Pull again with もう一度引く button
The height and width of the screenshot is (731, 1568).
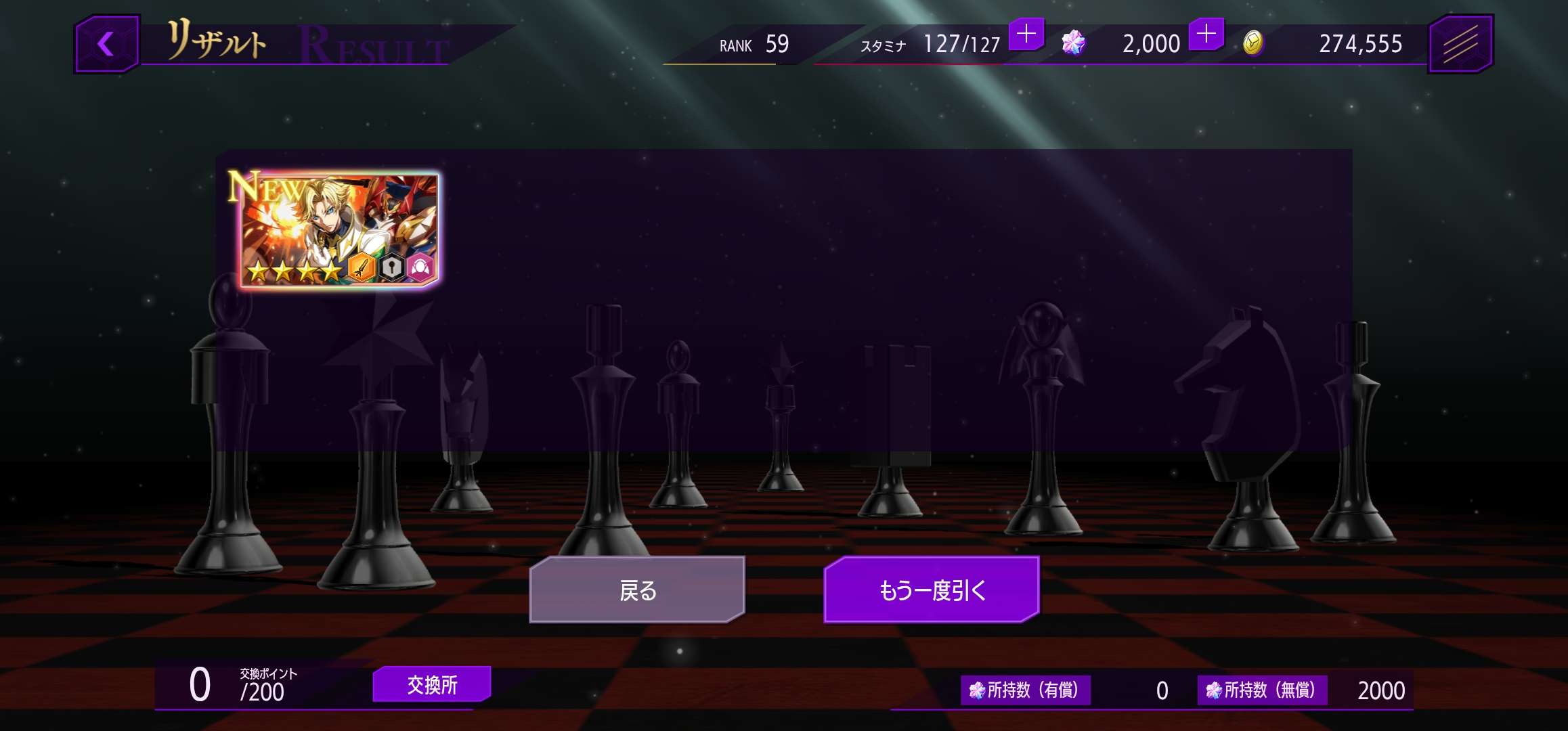point(931,590)
